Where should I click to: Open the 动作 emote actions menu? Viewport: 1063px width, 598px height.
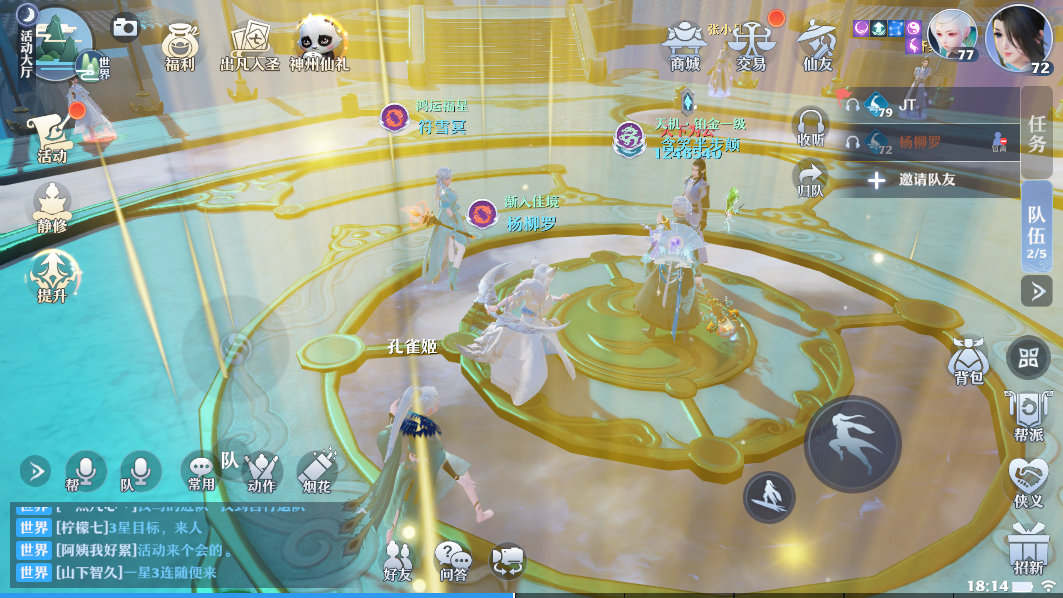[x=261, y=470]
